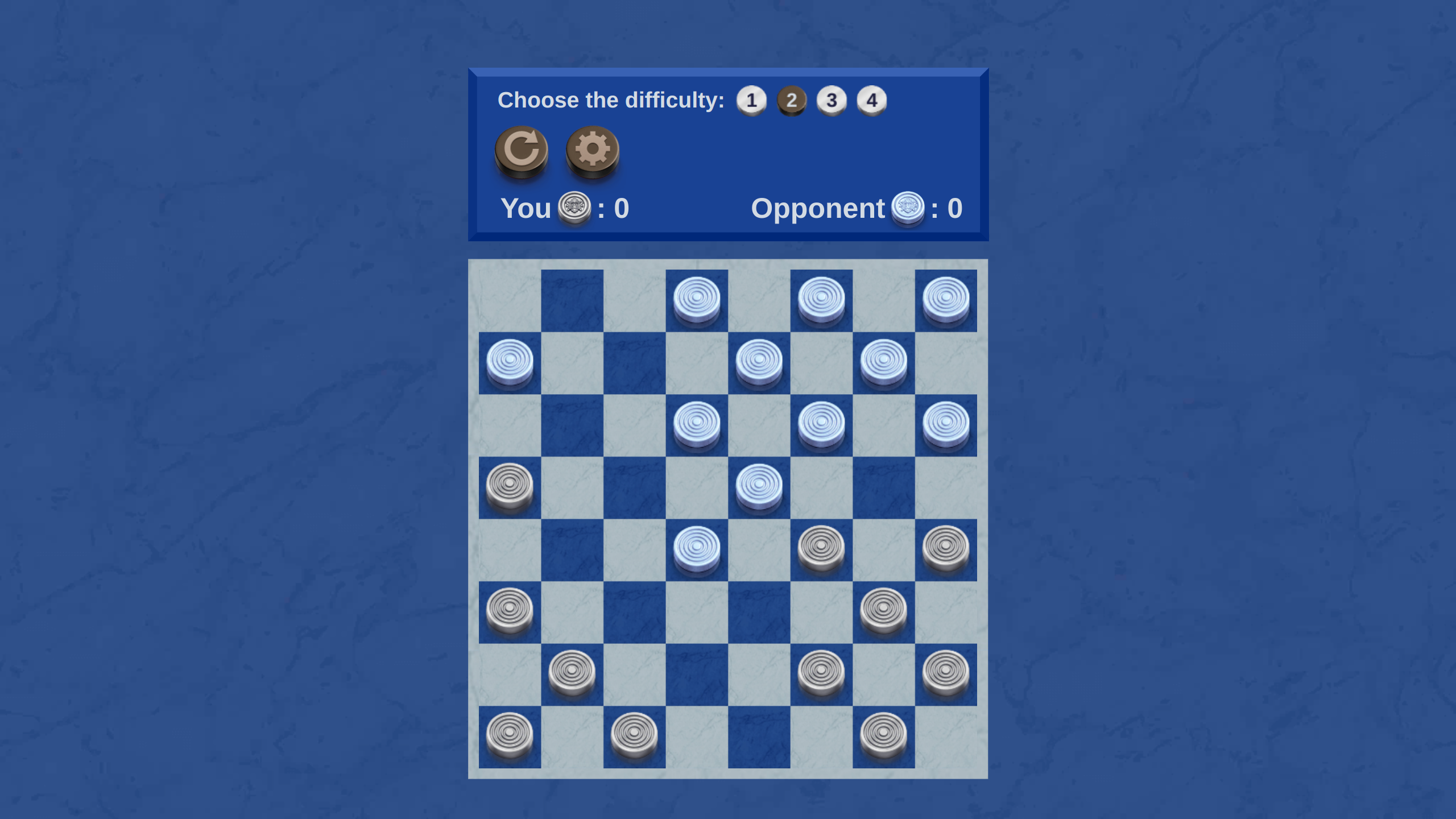This screenshot has height=819, width=1456.
Task: Select difficulty level 1
Action: tap(751, 100)
